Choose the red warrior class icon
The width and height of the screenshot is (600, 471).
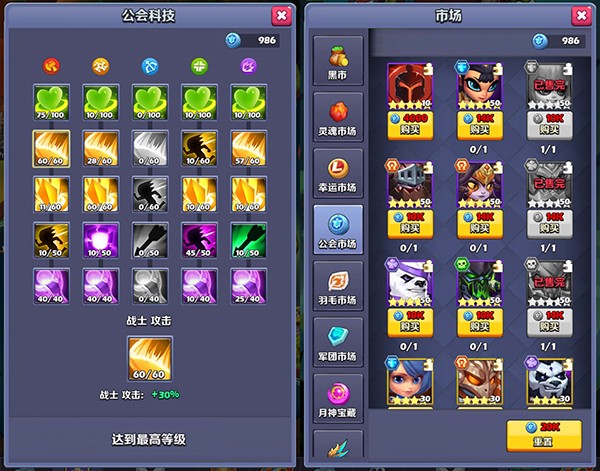[51, 66]
